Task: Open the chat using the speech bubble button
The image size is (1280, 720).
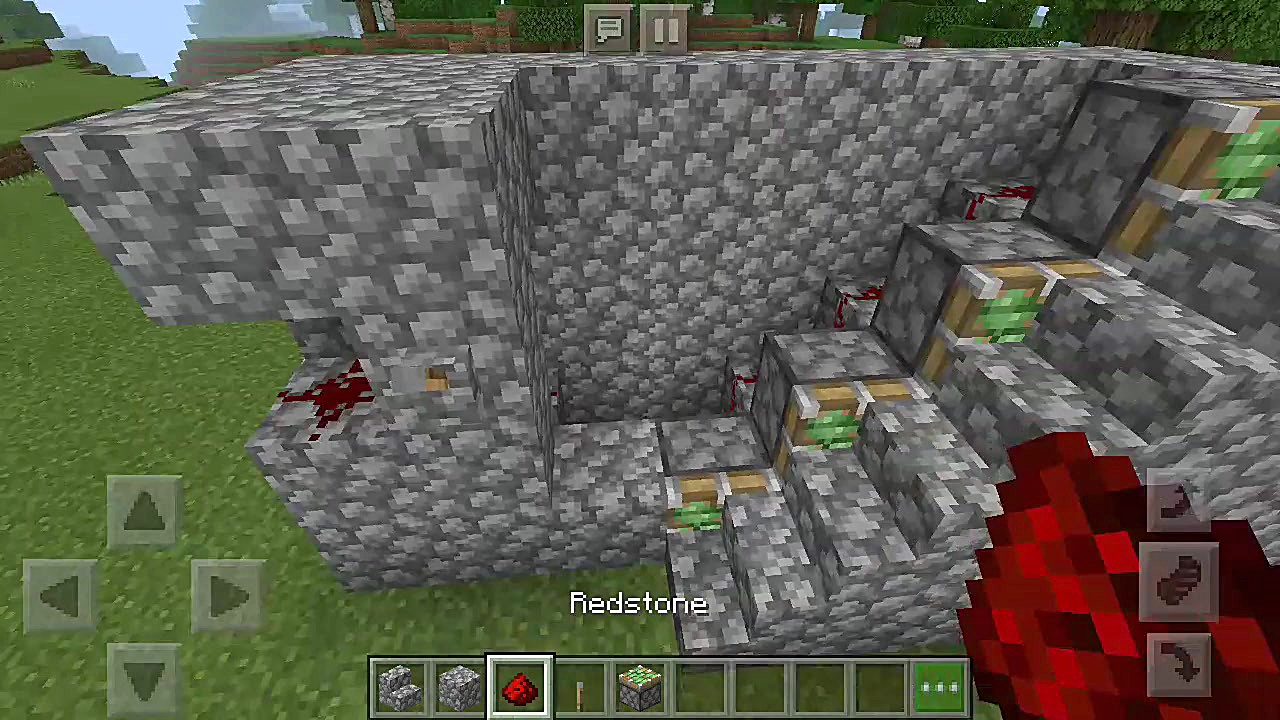Action: point(609,30)
